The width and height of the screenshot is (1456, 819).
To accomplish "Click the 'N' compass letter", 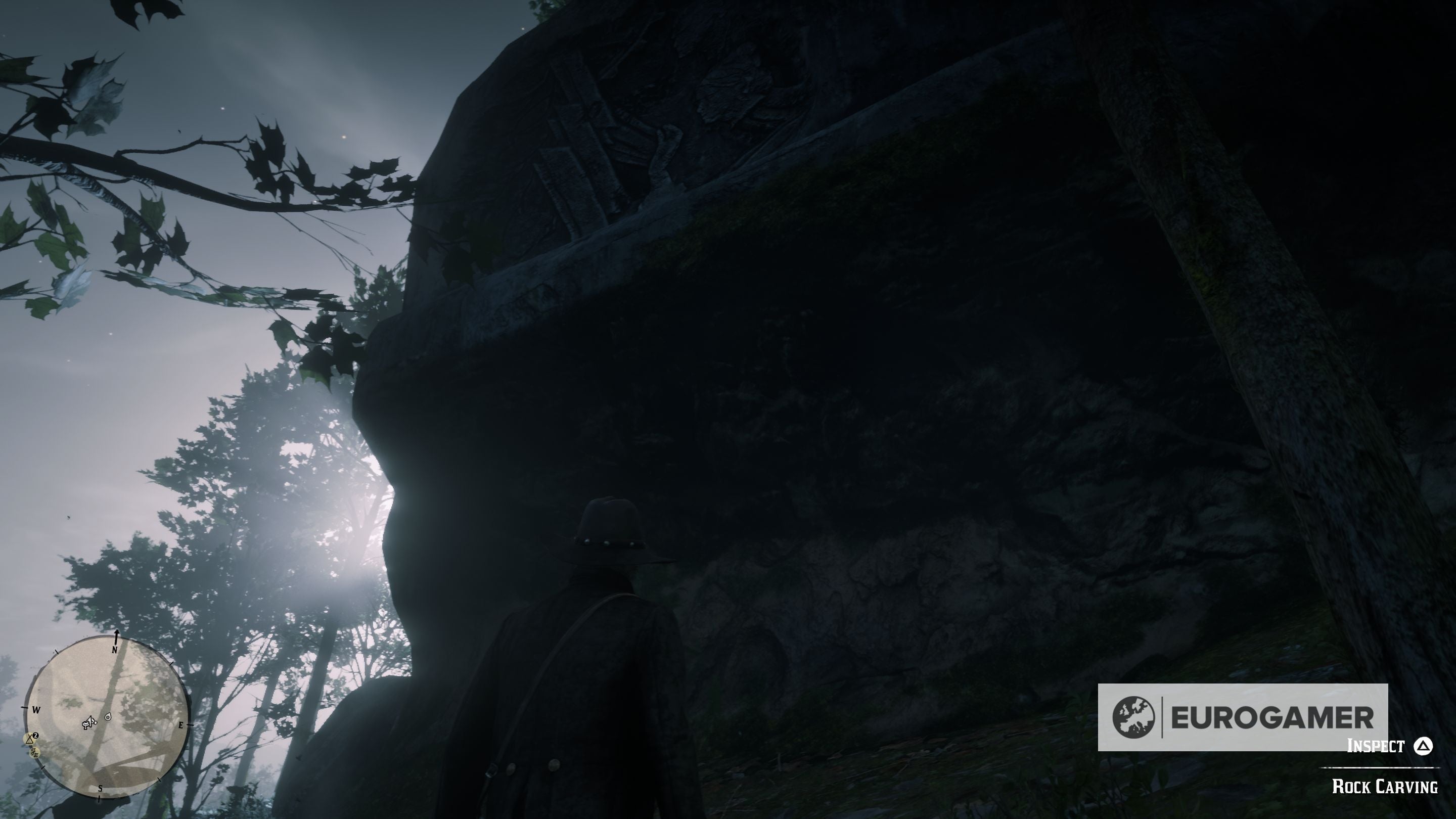I will (115, 650).
